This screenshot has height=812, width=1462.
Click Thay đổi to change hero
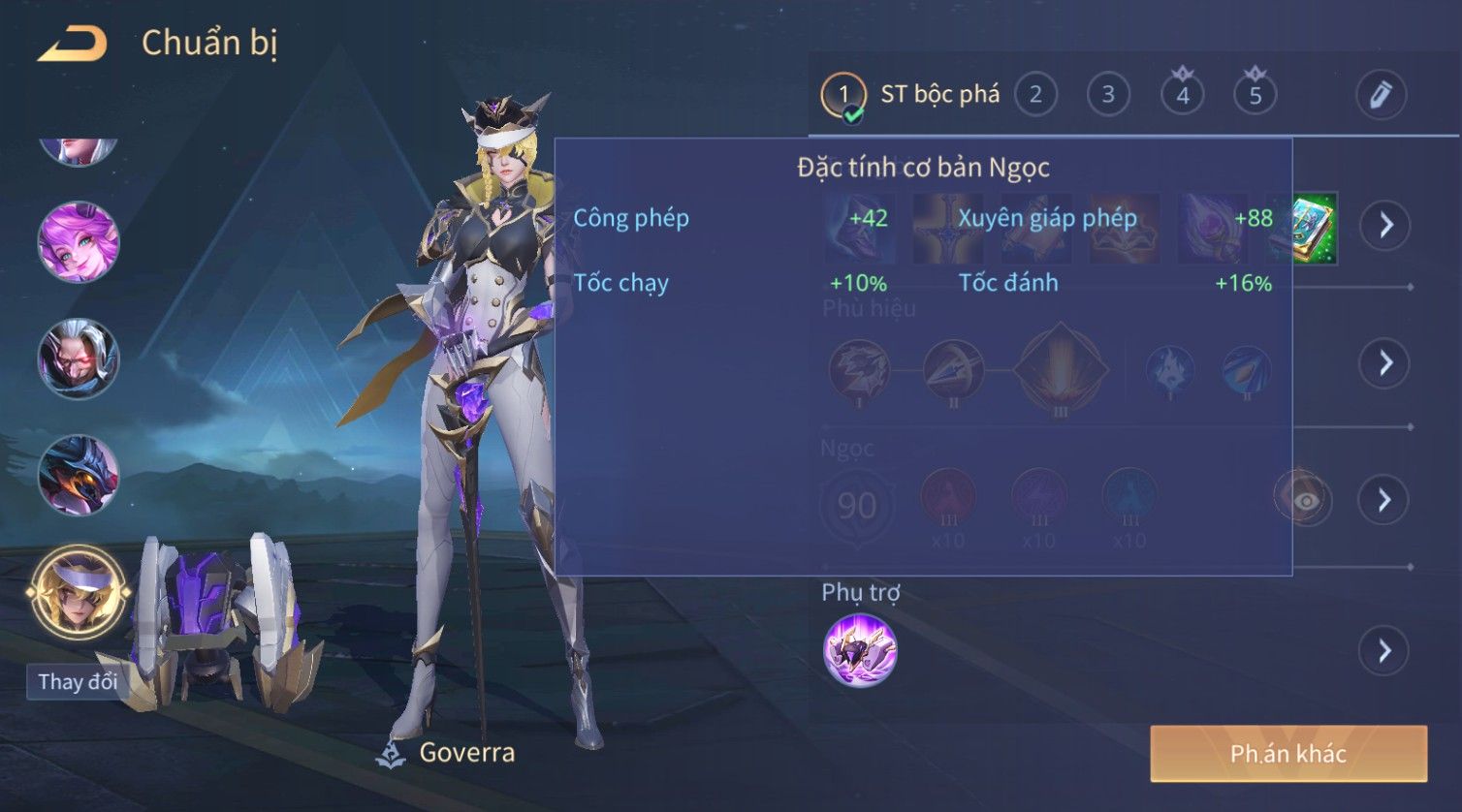(x=78, y=681)
